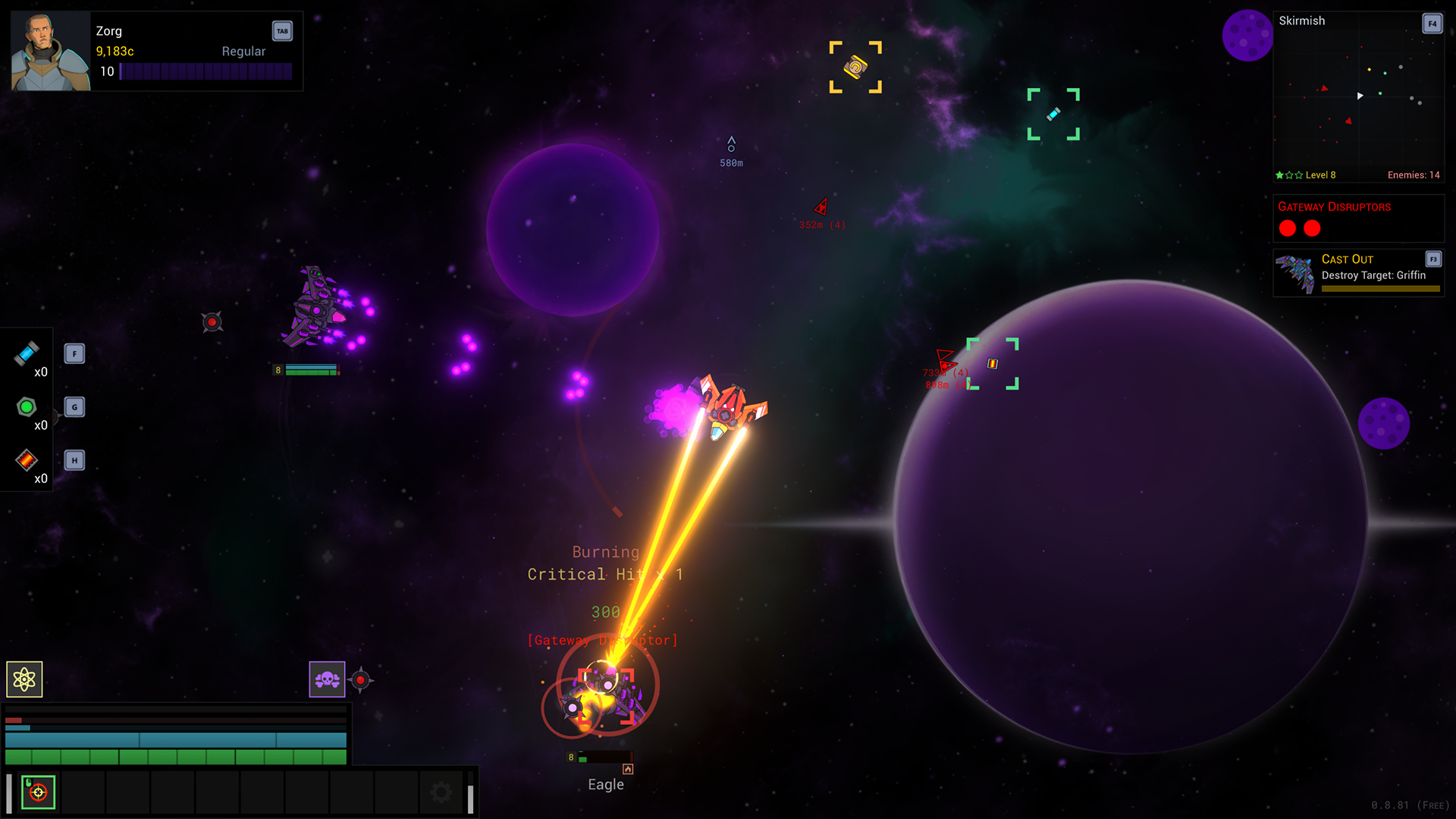Select the targeting crosshair hotbar slot

(x=39, y=792)
